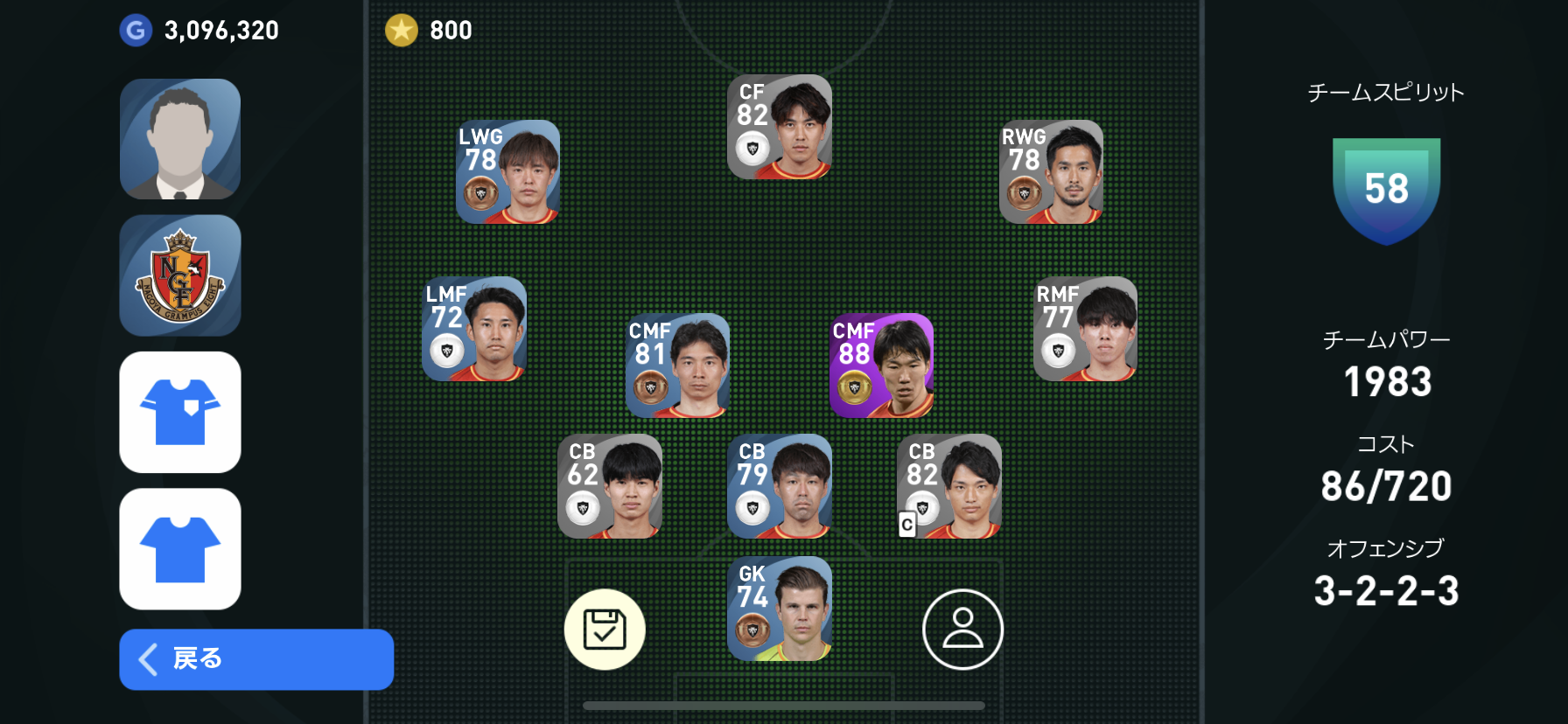This screenshot has height=724, width=1568.
Task: Go back with the 戻る button
Action: coord(255,659)
